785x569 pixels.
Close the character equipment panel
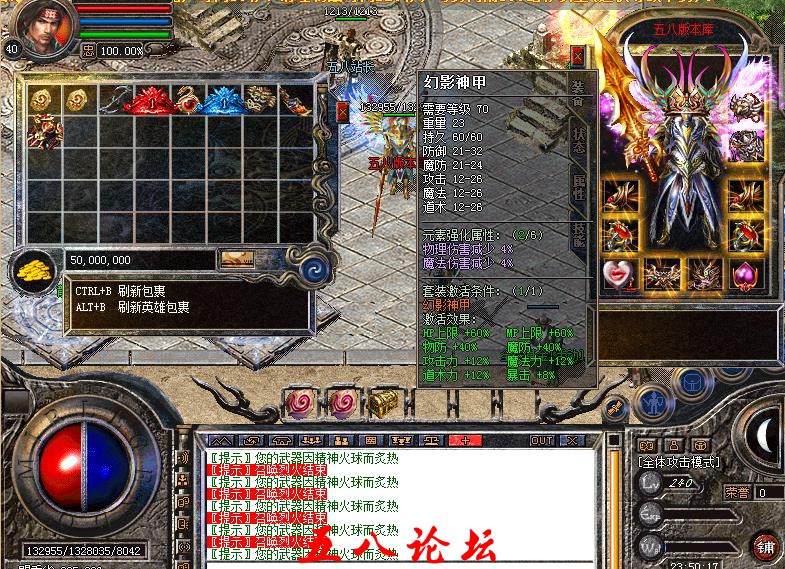[x=577, y=56]
